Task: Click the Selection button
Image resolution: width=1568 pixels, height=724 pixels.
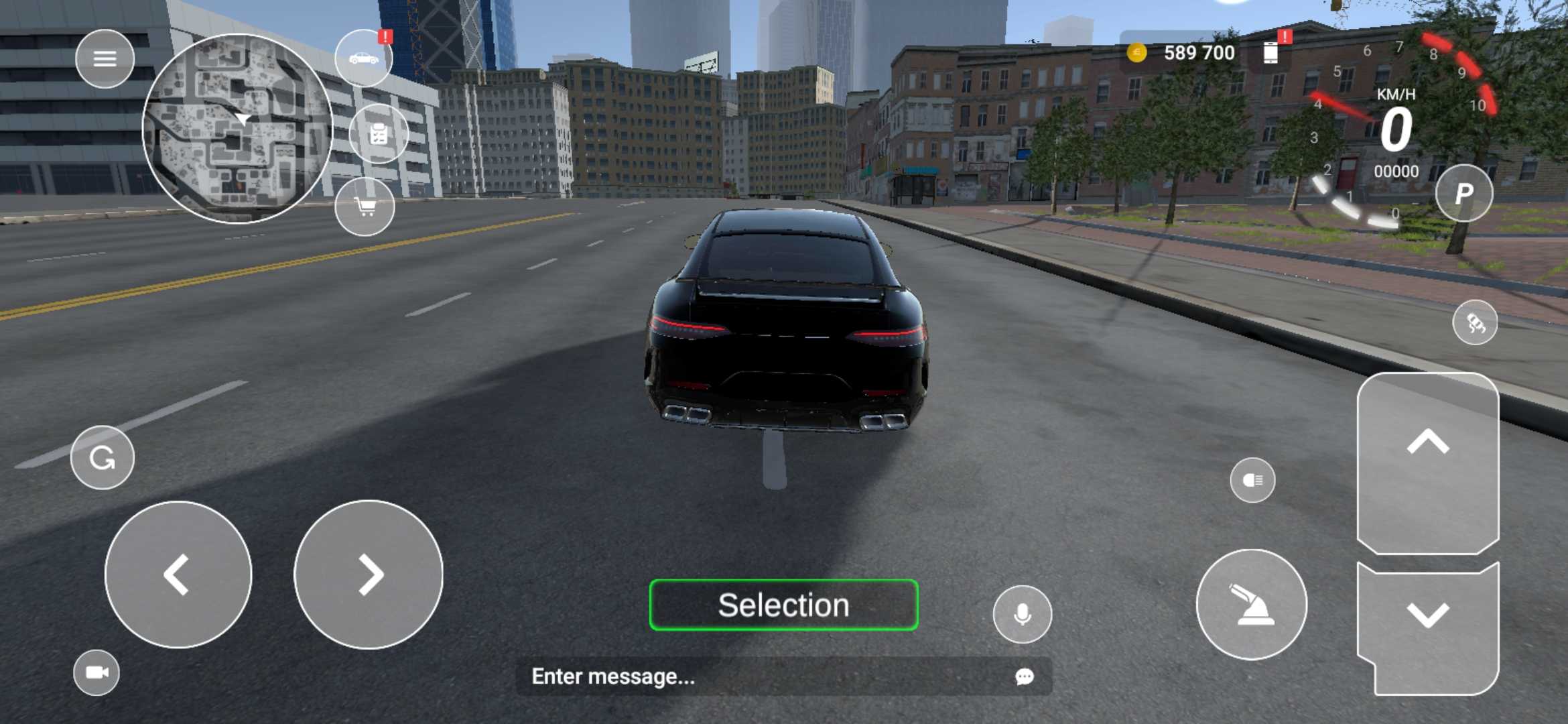Action: [x=783, y=605]
